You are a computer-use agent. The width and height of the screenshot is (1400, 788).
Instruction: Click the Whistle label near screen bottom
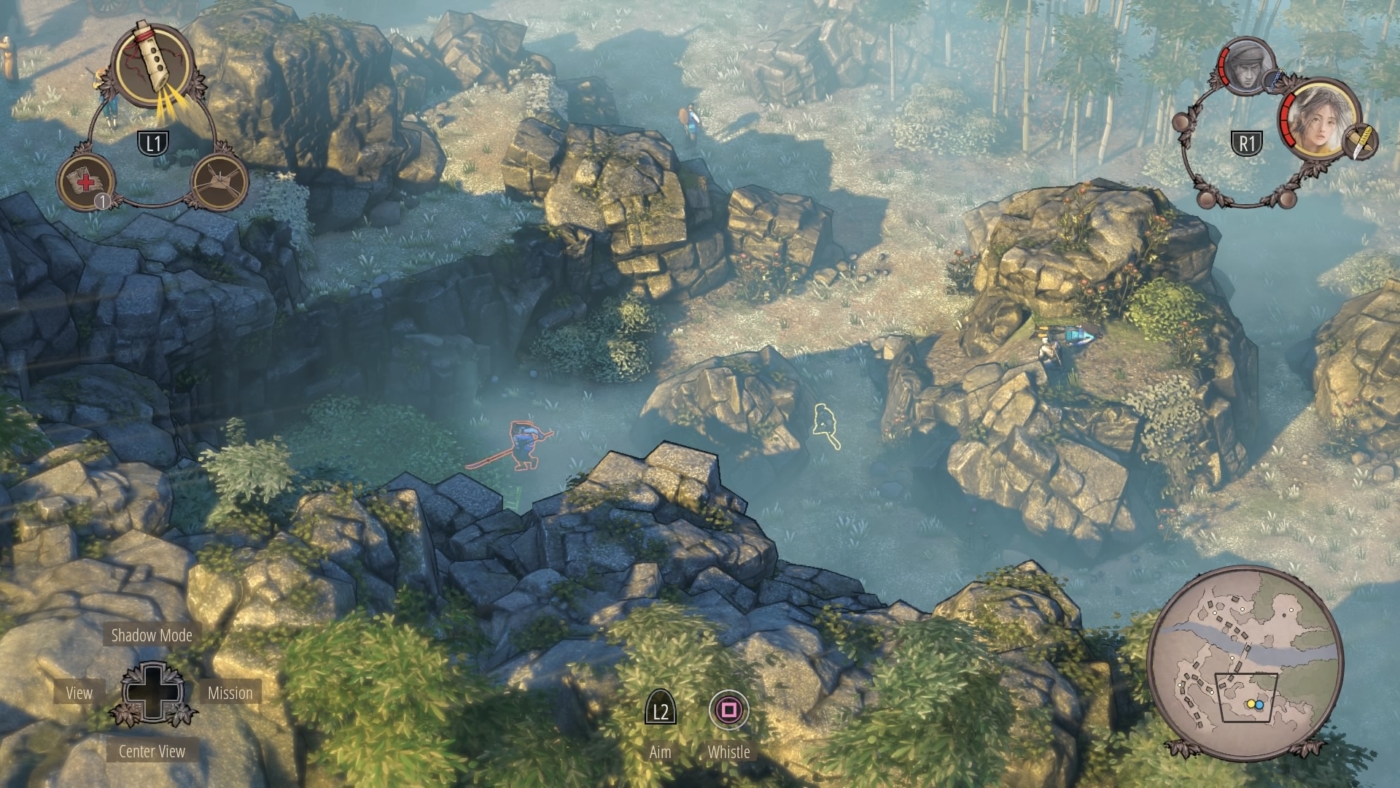click(728, 752)
